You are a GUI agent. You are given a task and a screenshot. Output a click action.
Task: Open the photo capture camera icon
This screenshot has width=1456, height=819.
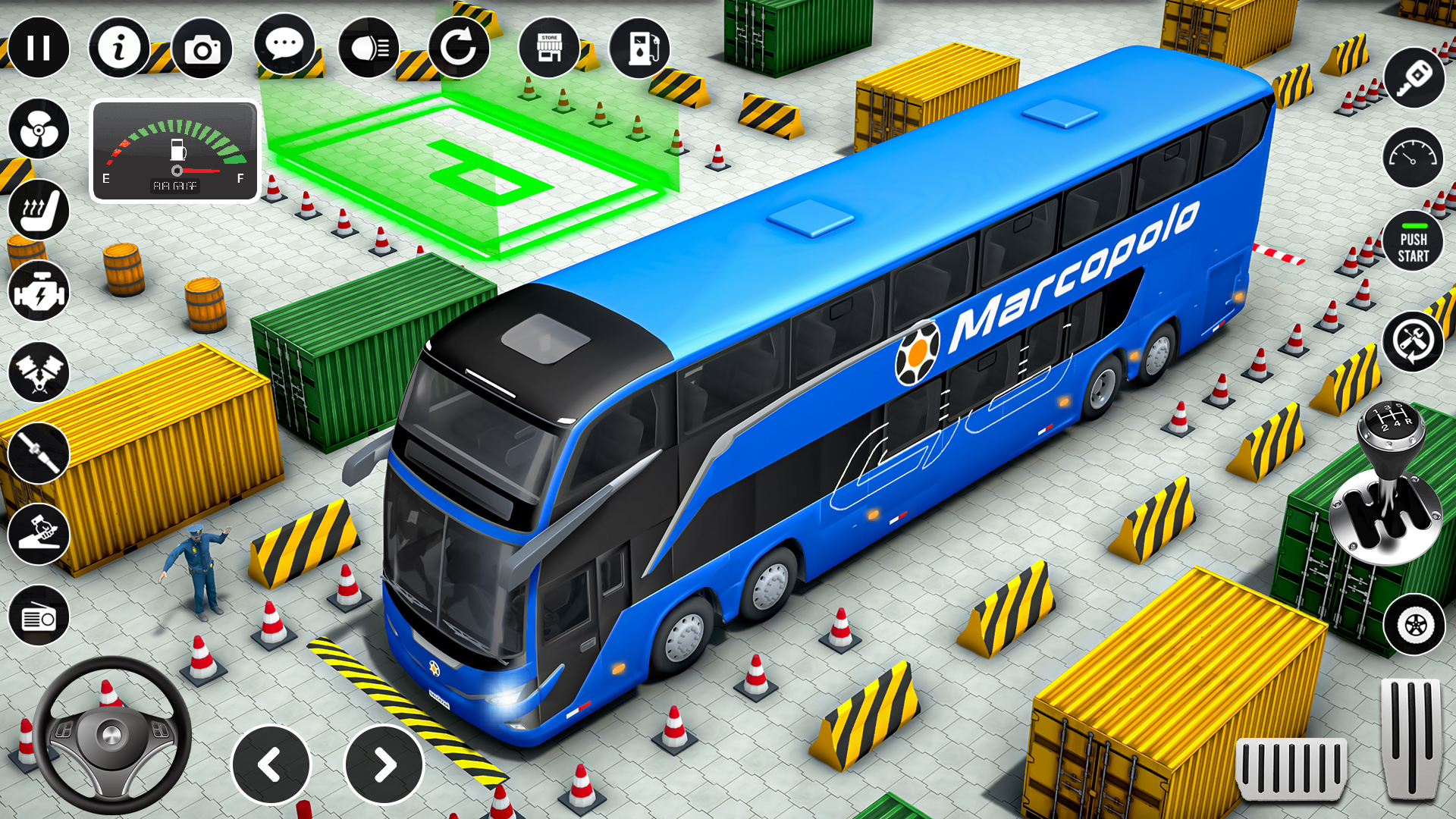click(202, 48)
